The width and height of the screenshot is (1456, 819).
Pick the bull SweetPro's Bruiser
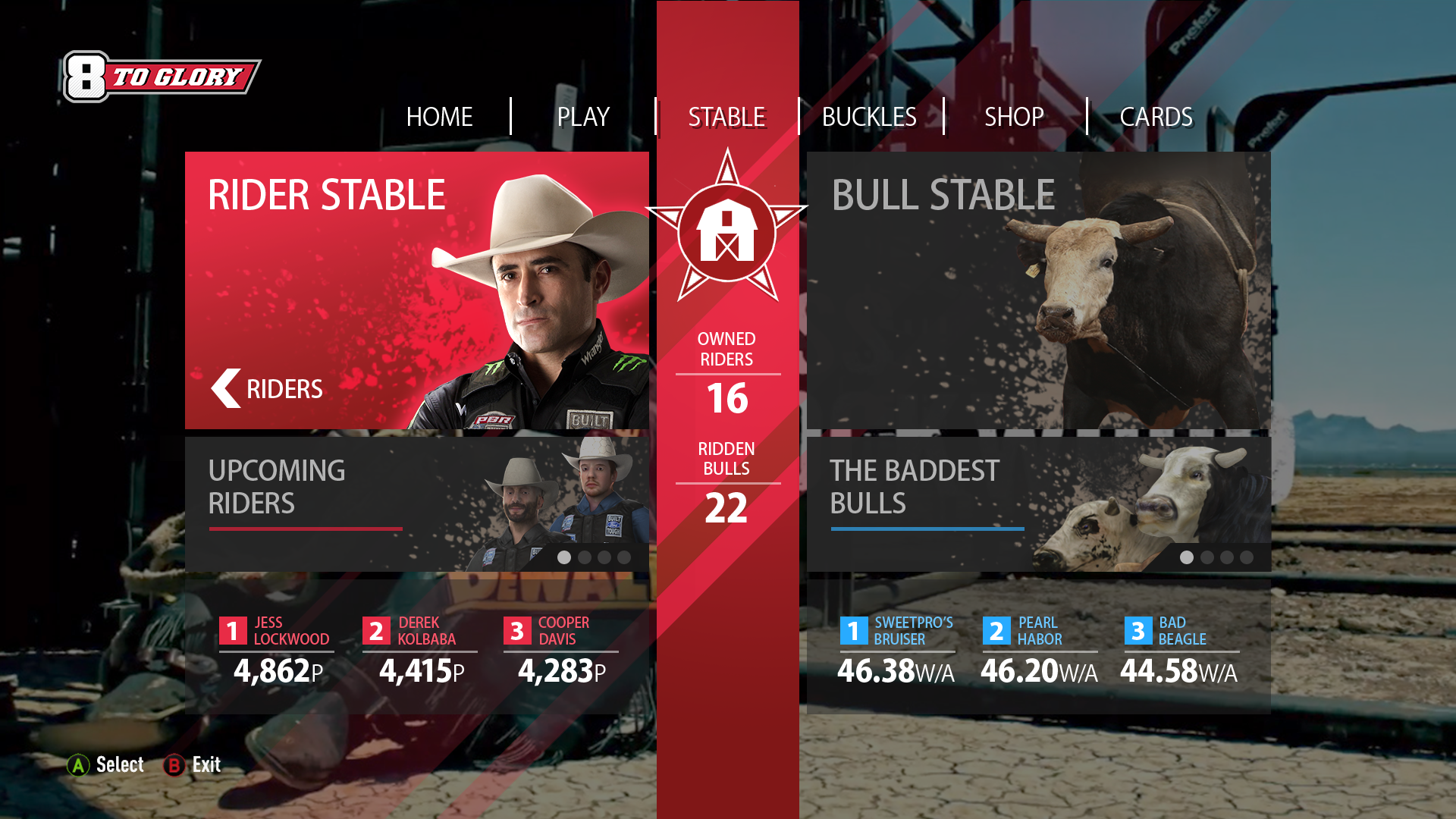click(897, 650)
